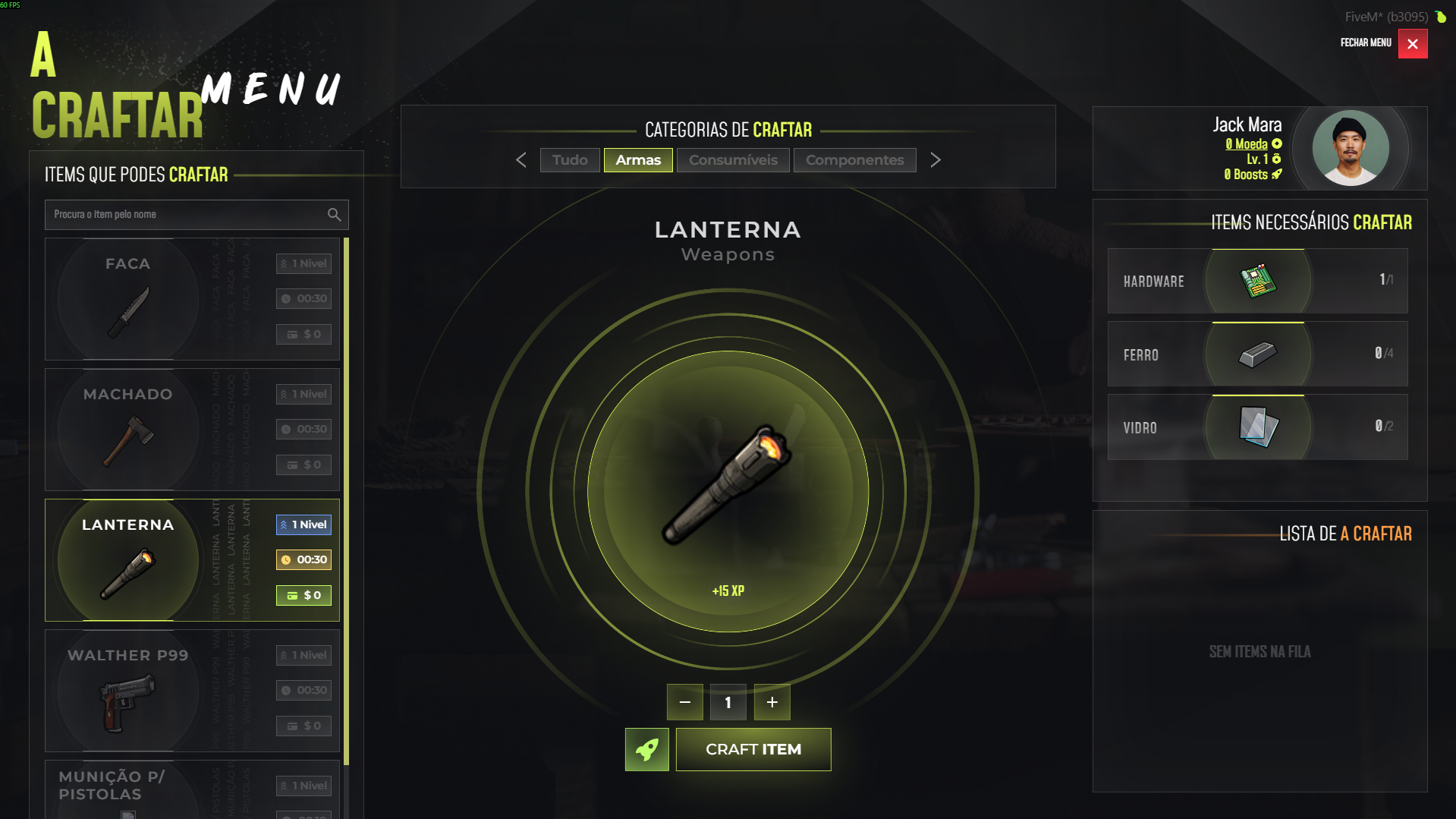Viewport: 1456px width, 819px height.
Task: Click the Ferro required material row
Action: (x=1257, y=354)
